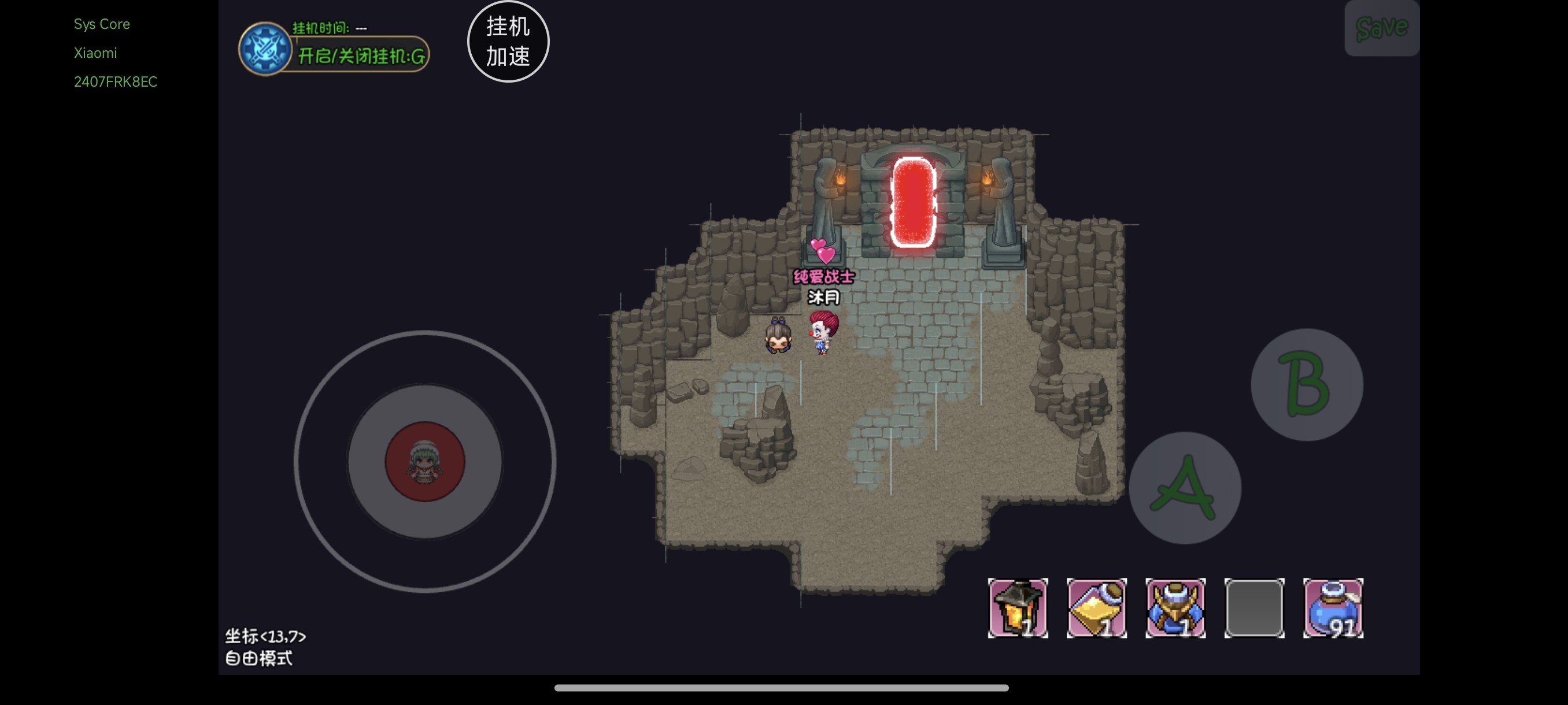The height and width of the screenshot is (705, 1568).
Task: Tap the red joystick center knob
Action: [424, 462]
